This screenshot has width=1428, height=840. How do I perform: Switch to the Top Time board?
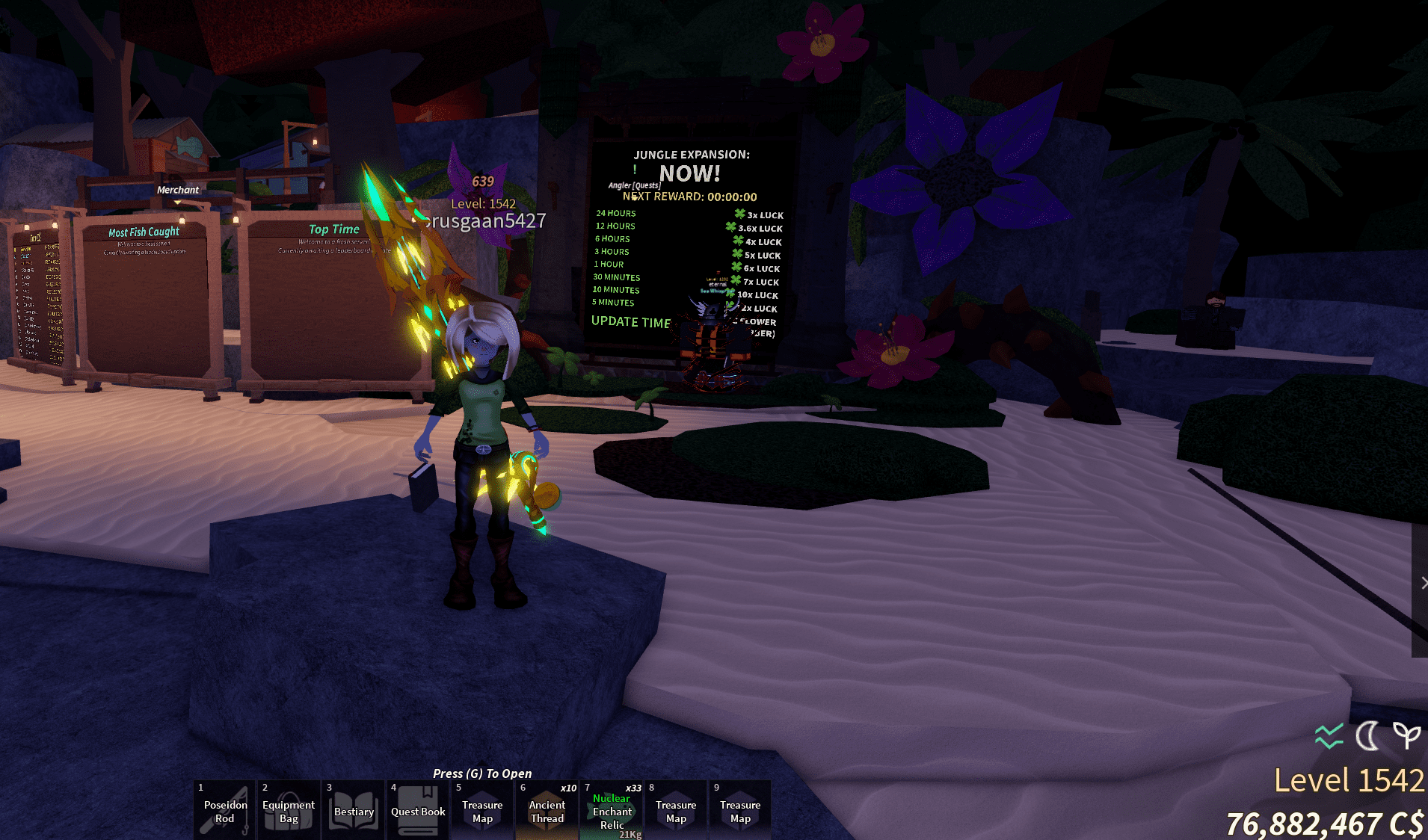[334, 229]
